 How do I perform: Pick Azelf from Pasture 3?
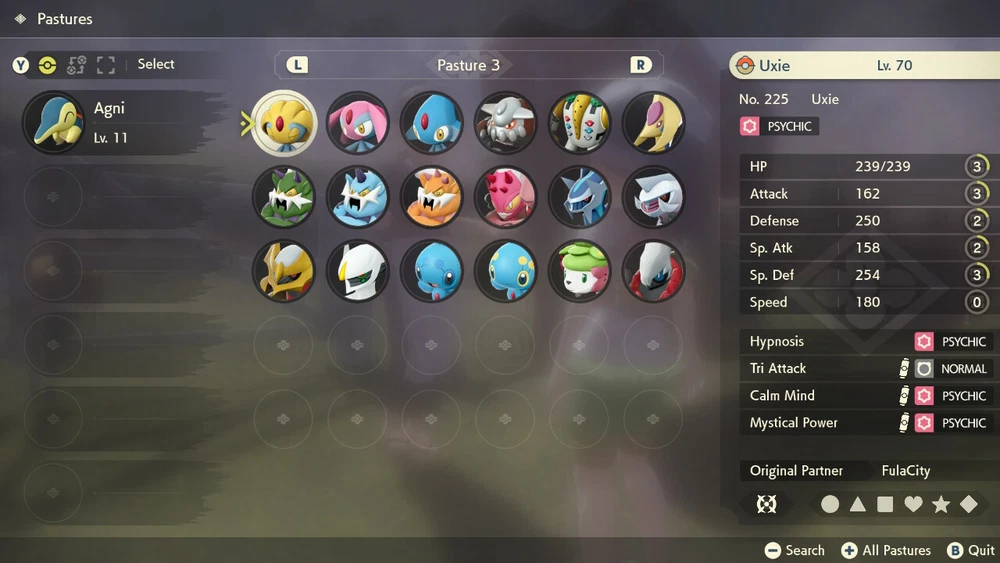(x=432, y=123)
